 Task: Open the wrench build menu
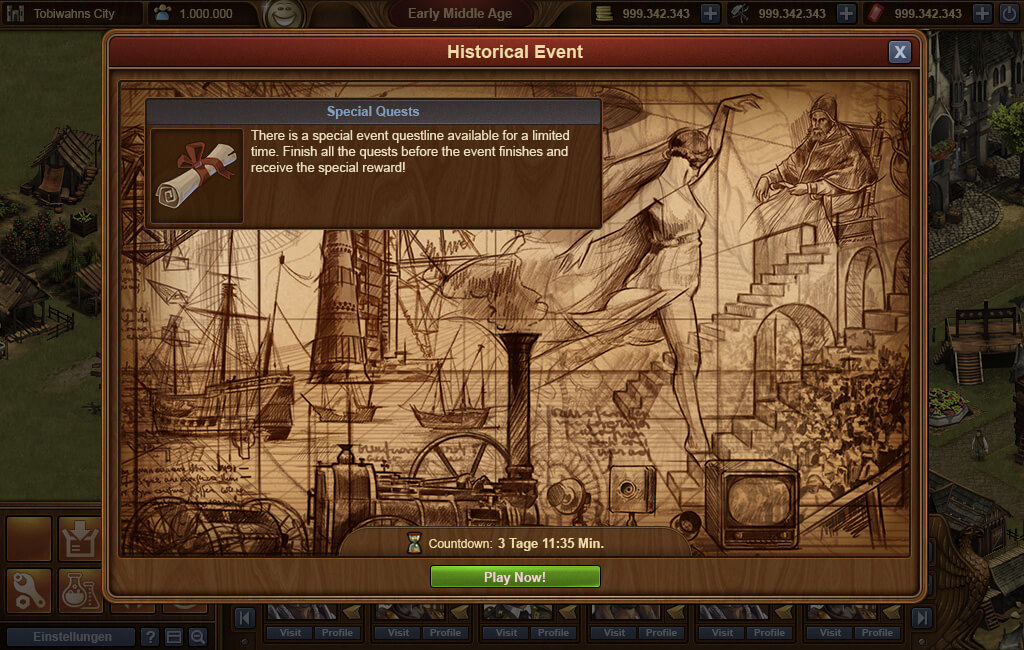(28, 590)
